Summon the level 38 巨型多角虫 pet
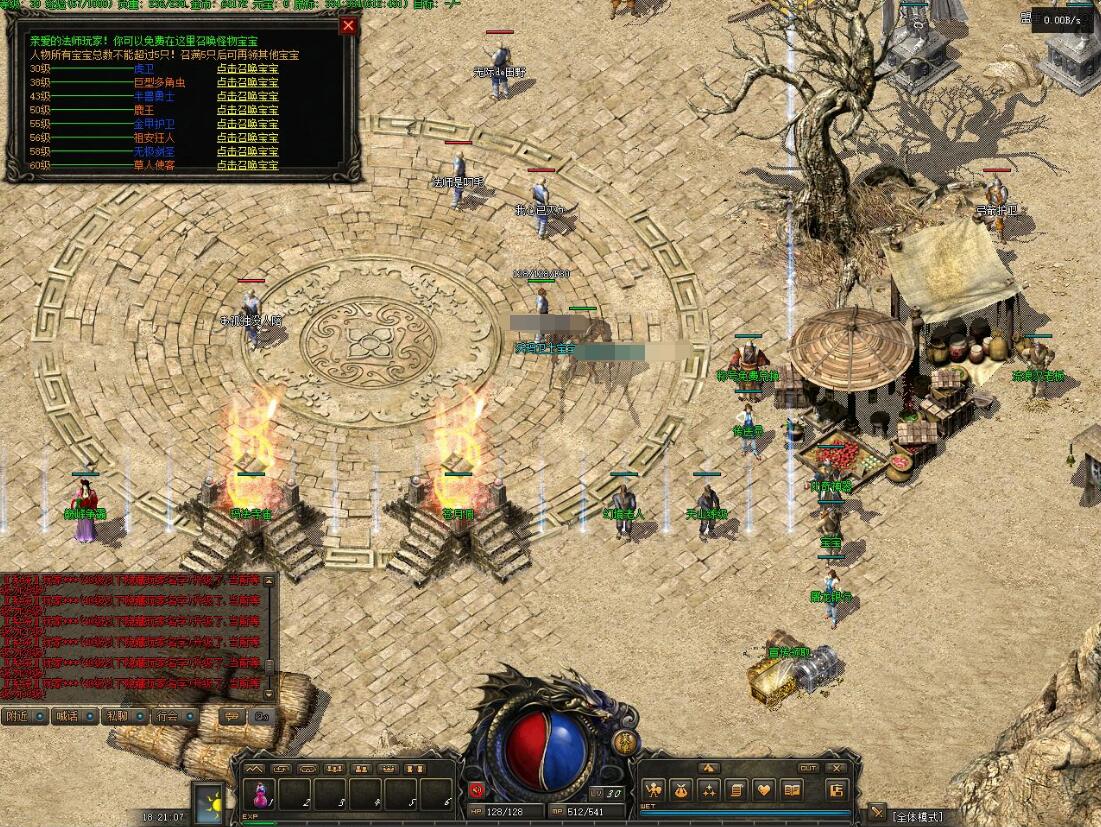Screen dimensions: 1101x827 (x=248, y=83)
